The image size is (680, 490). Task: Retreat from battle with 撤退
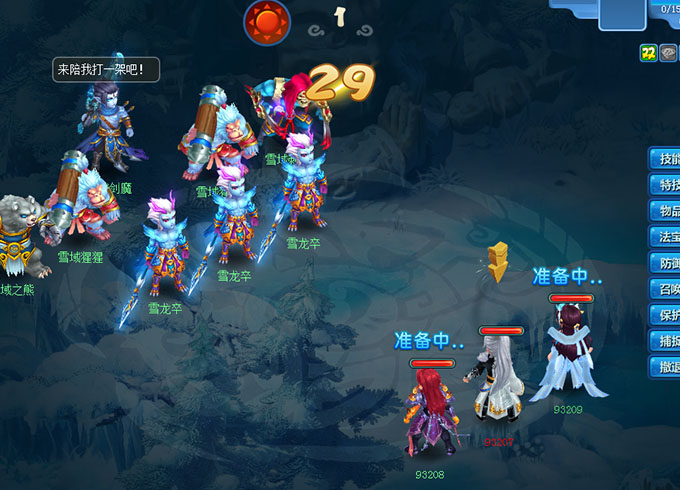(x=666, y=367)
